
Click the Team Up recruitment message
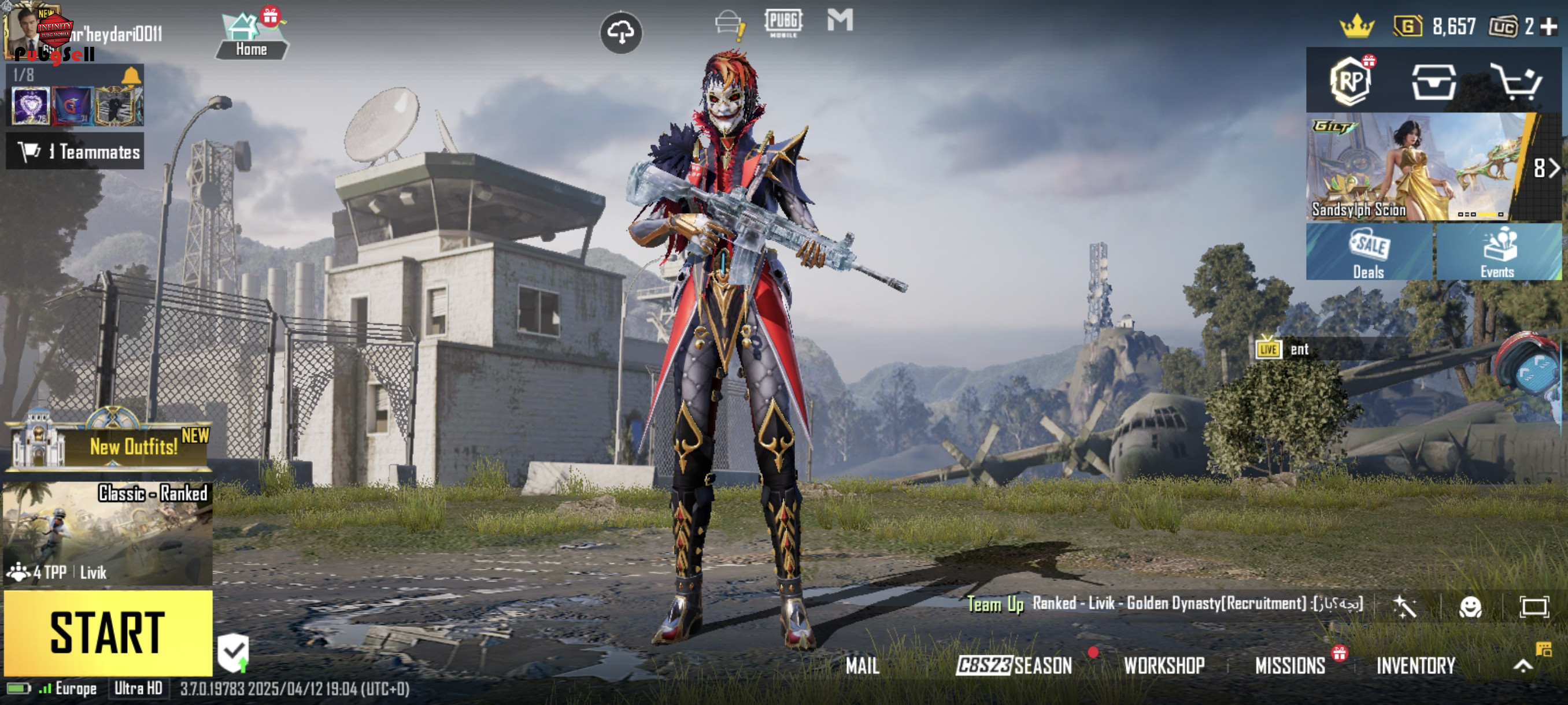(1166, 603)
